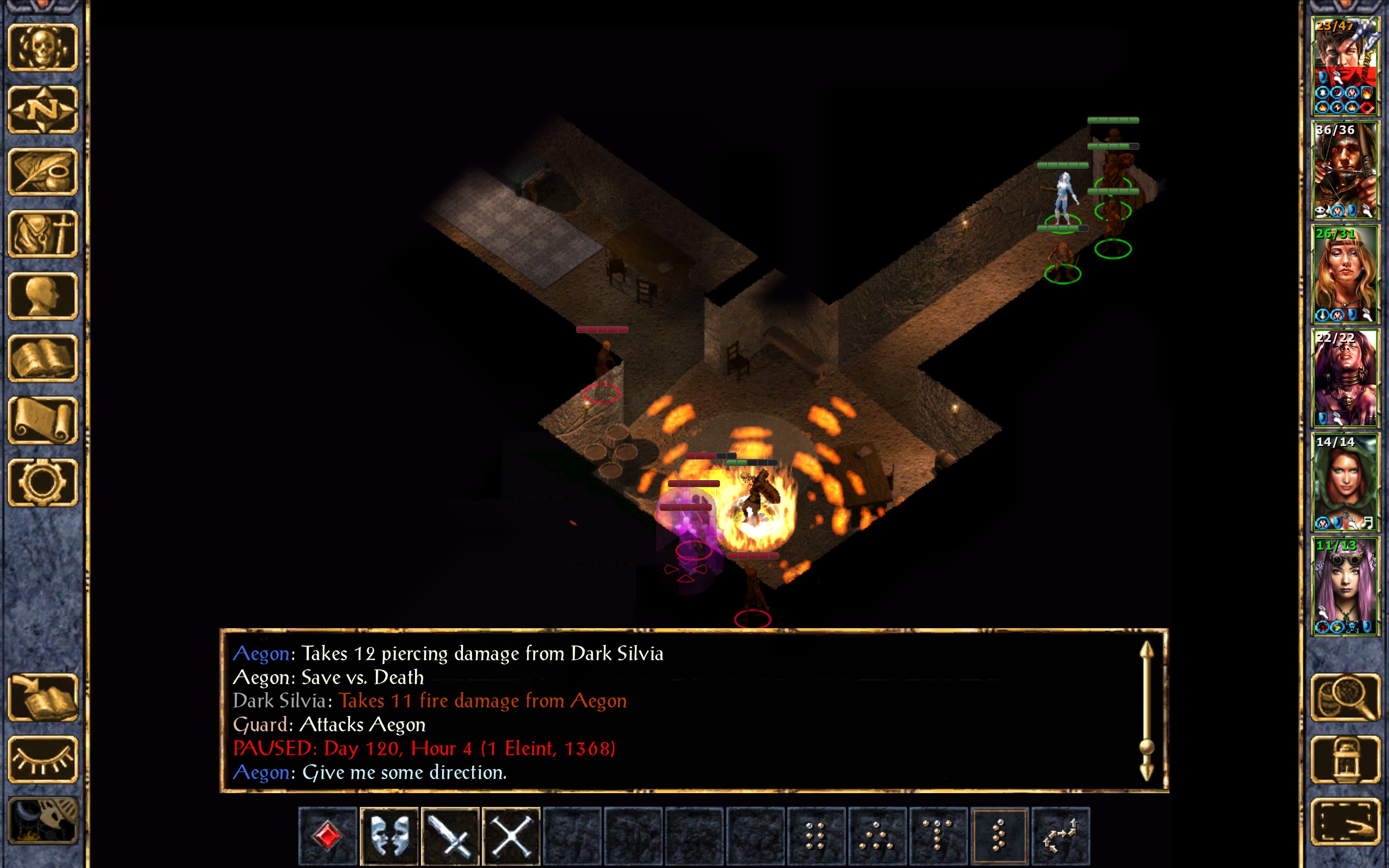Image resolution: width=1389 pixels, height=868 pixels.
Task: Open the inventory screen (armor and sword icon)
Action: pos(43,234)
